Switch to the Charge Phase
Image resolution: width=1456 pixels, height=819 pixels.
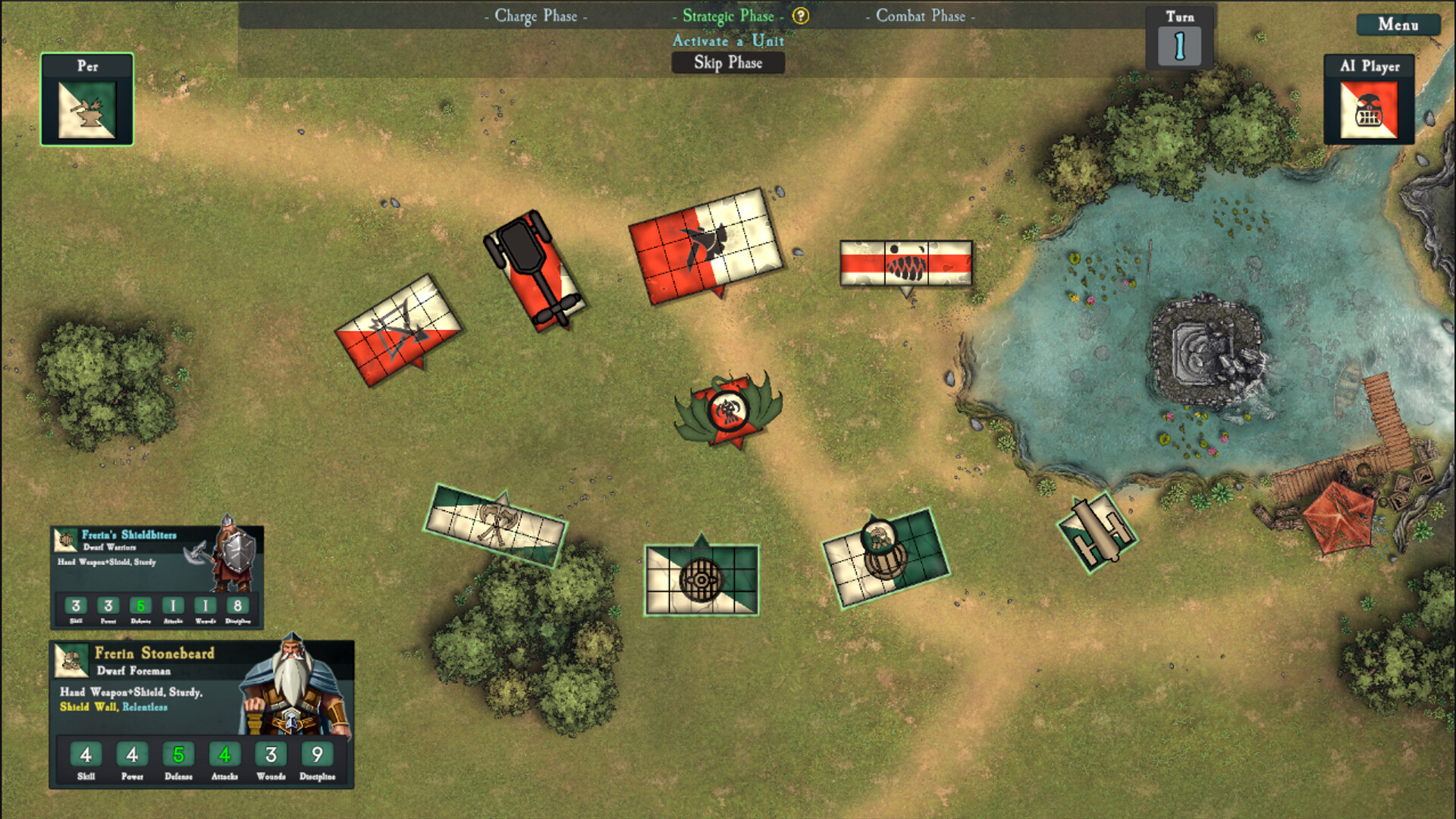[x=535, y=15]
